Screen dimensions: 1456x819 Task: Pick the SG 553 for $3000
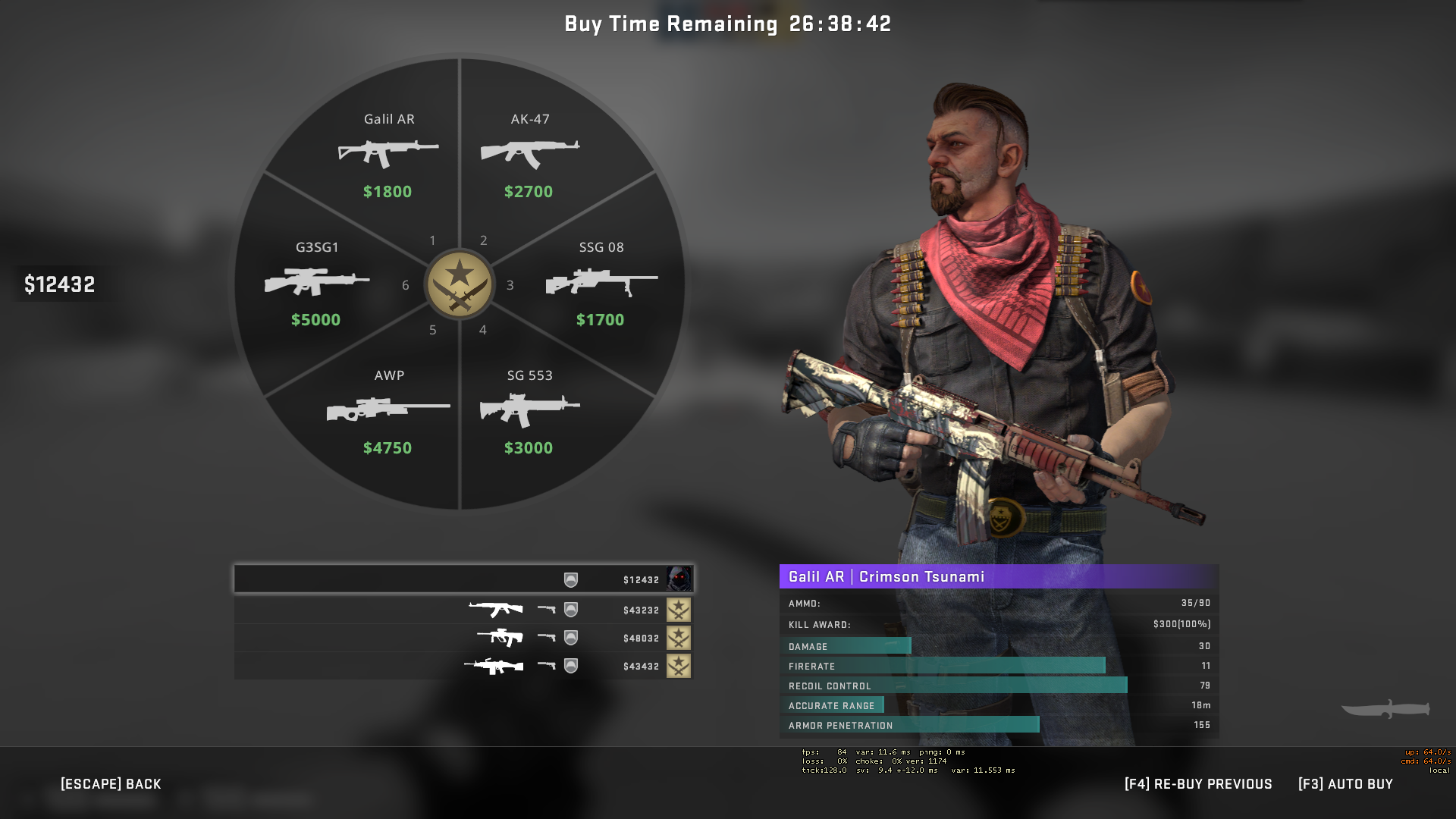point(530,409)
